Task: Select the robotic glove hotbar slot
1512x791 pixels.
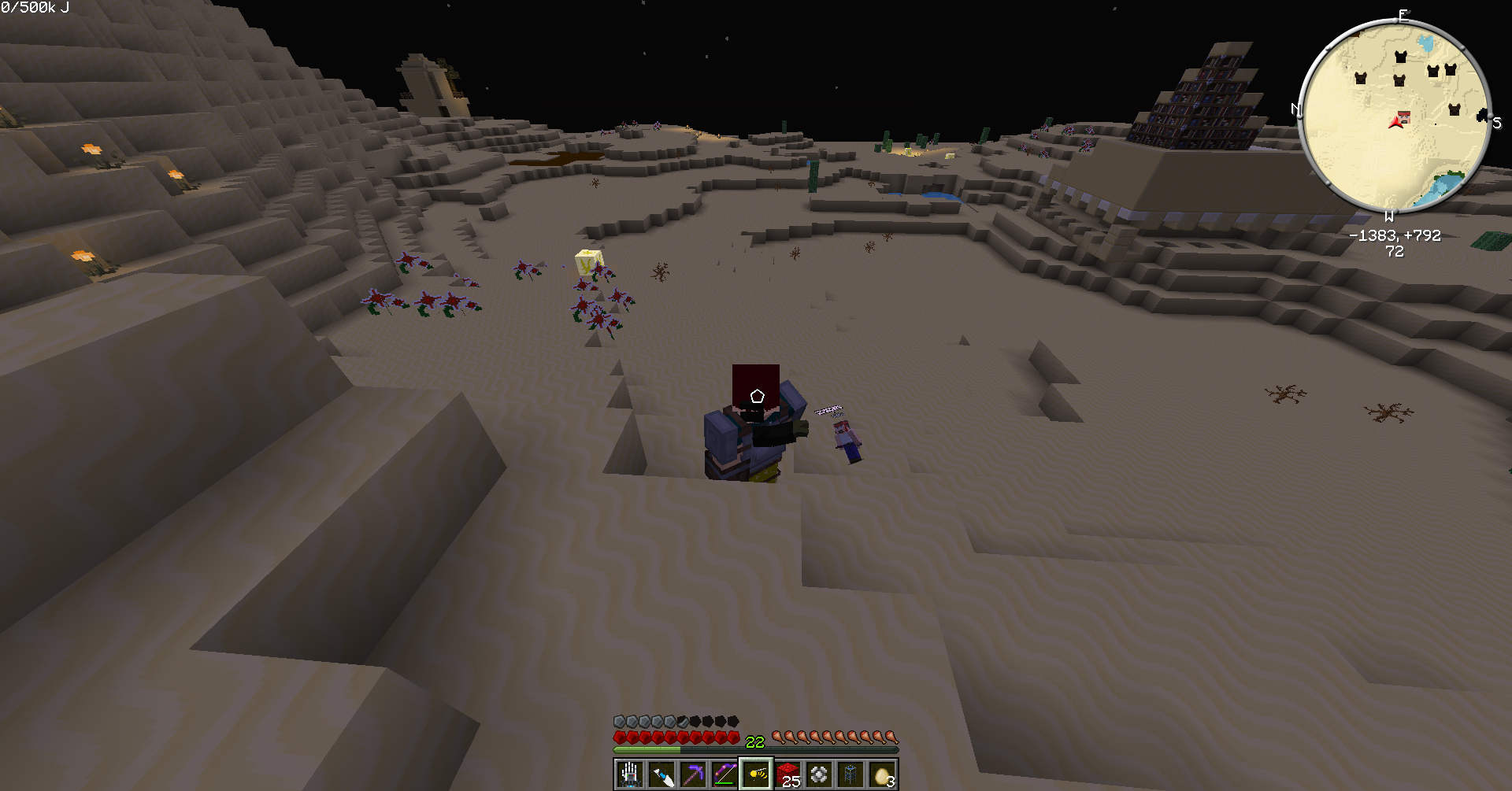Action: click(x=629, y=775)
